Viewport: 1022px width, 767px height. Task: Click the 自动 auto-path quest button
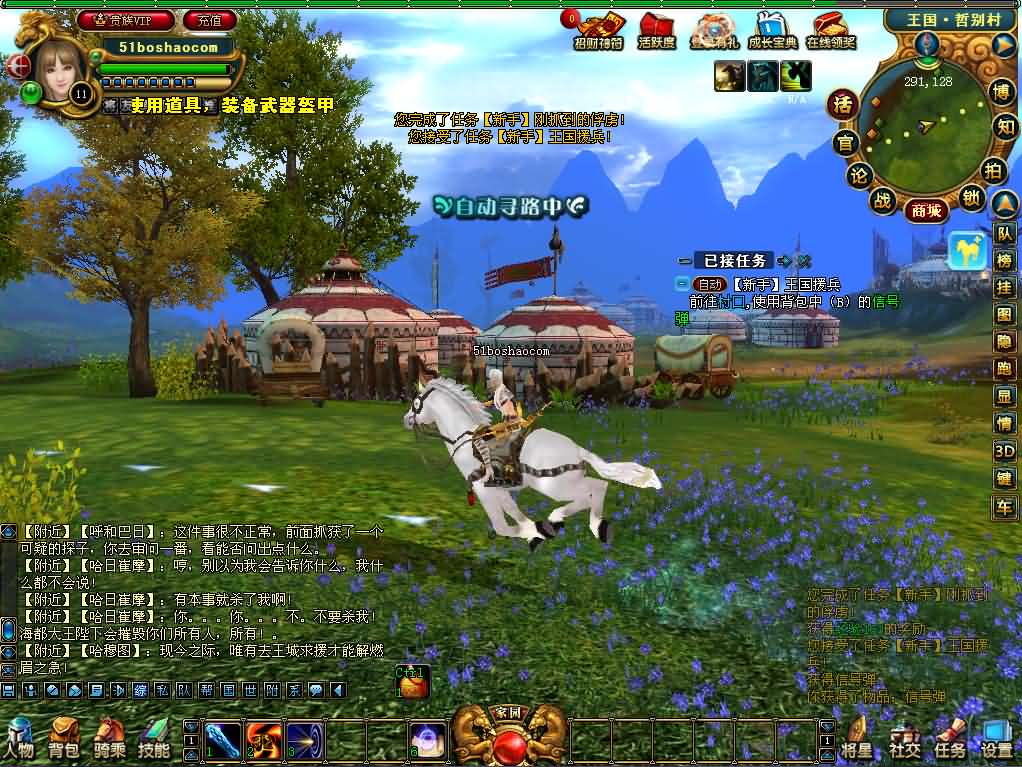[709, 284]
